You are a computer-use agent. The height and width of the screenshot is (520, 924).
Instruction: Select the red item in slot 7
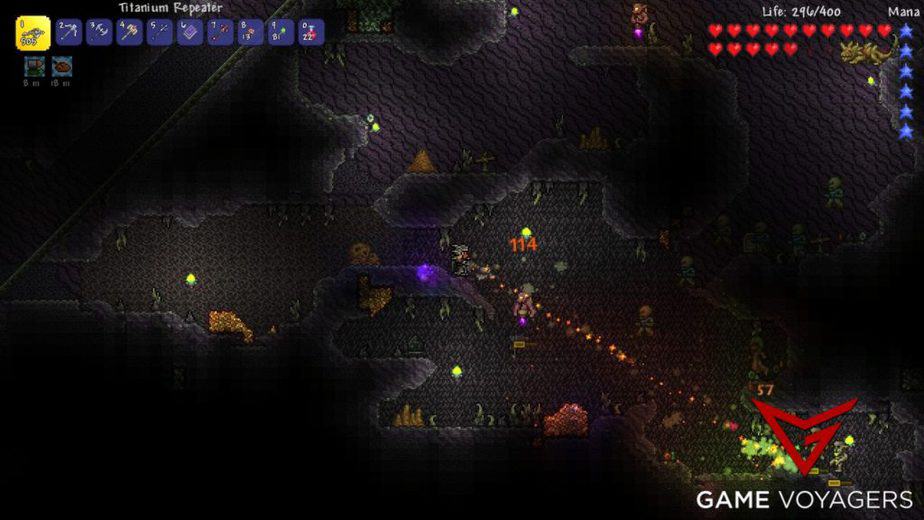220,32
